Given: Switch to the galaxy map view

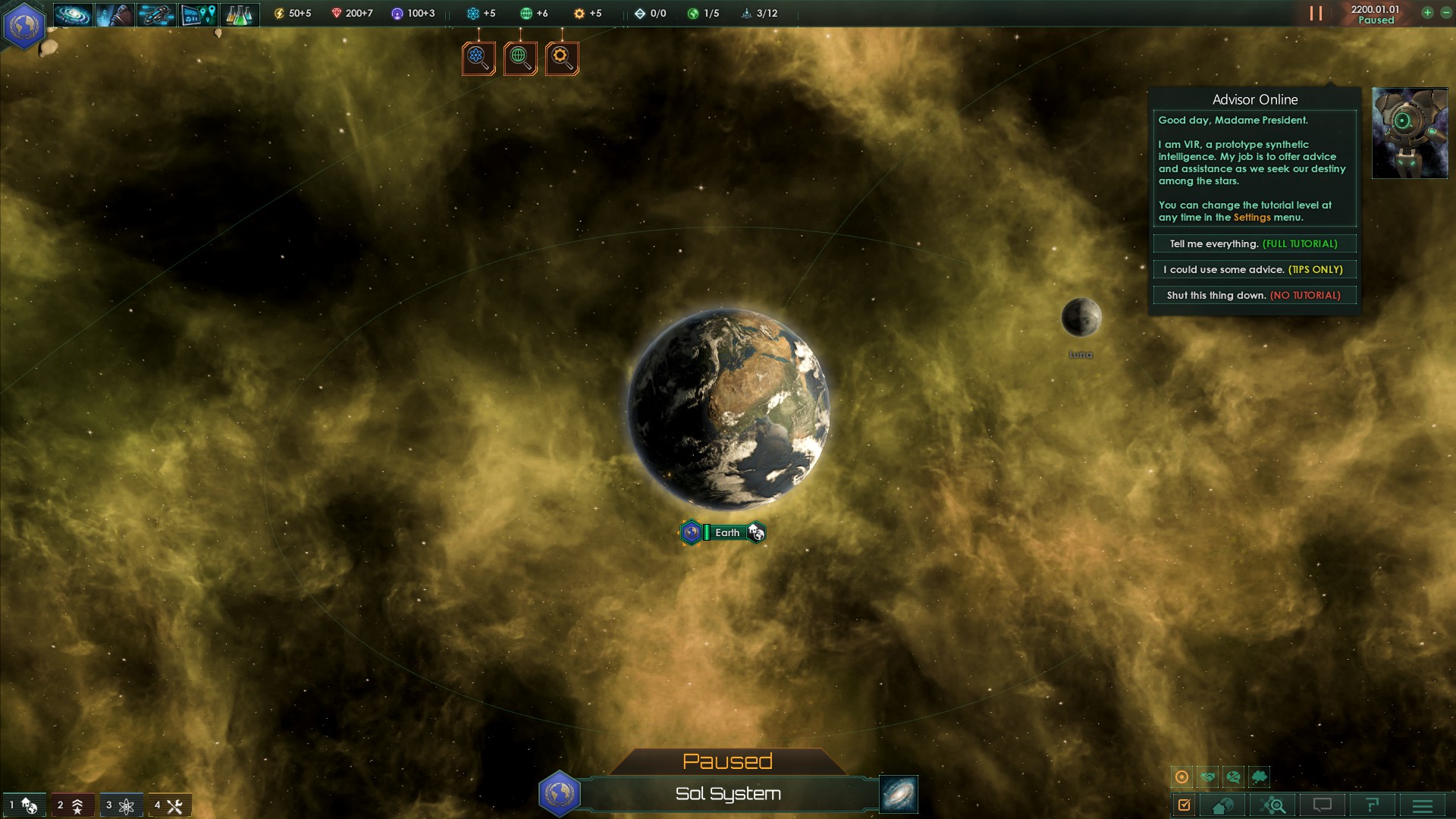Looking at the screenshot, I should 899,794.
